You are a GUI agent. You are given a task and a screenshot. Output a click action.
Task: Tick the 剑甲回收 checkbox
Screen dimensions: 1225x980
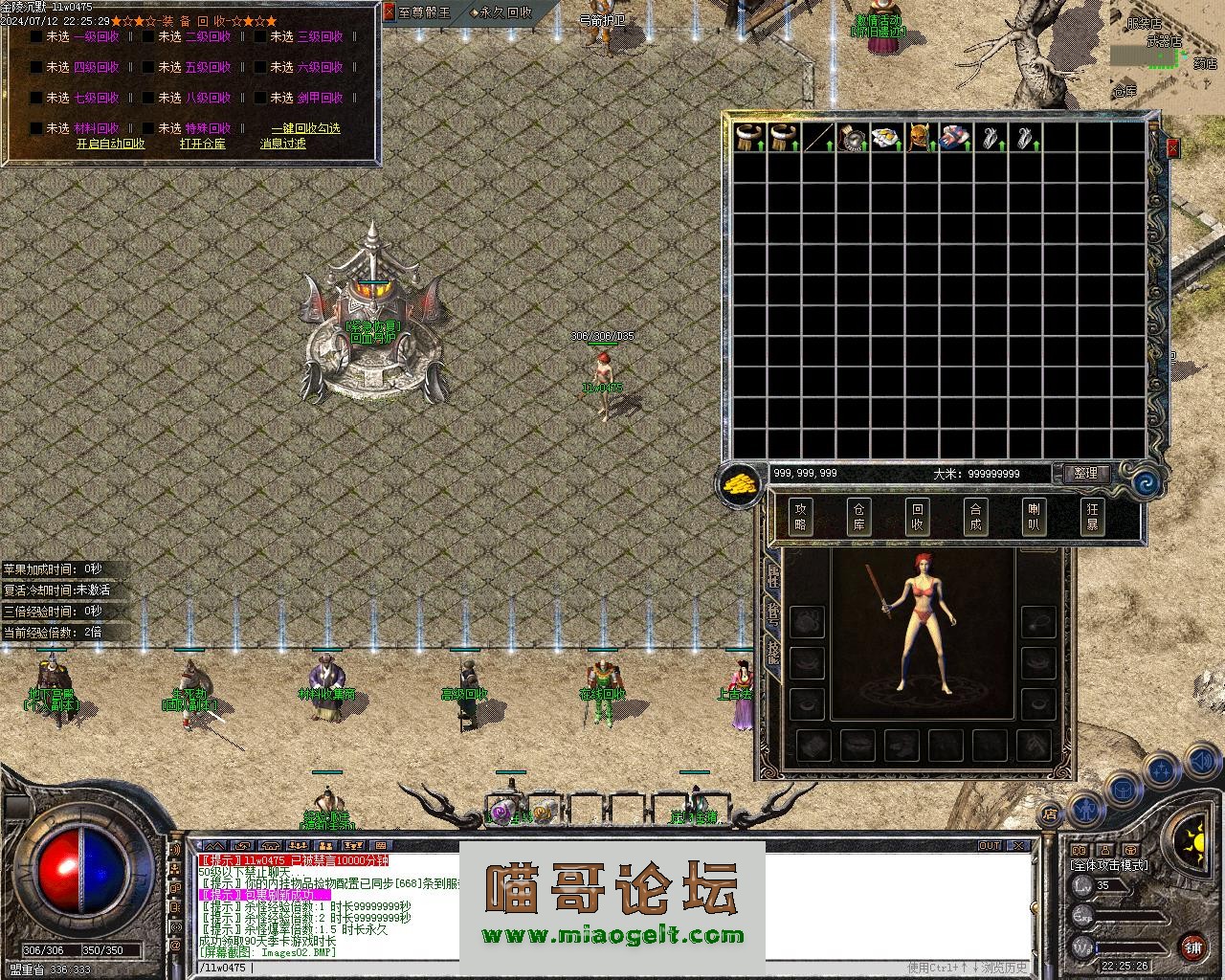[260, 99]
